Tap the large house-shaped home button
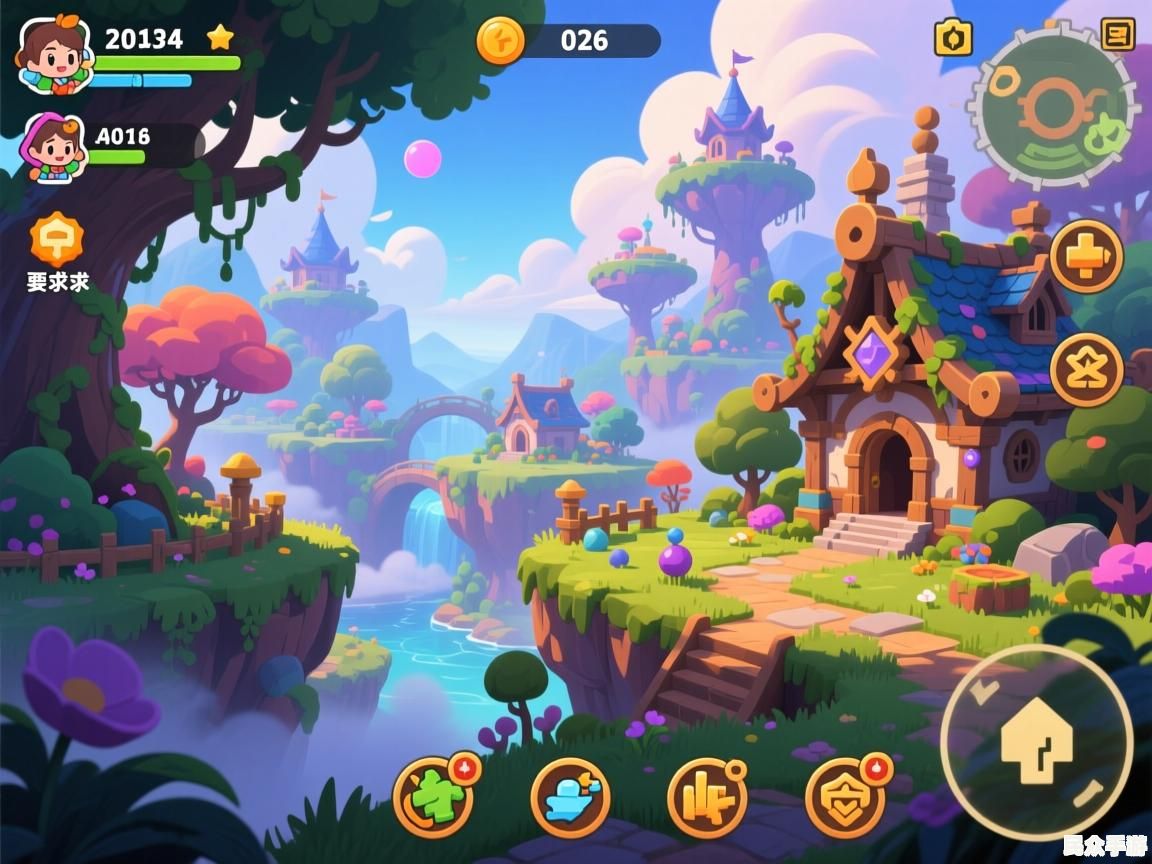 click(x=1036, y=741)
